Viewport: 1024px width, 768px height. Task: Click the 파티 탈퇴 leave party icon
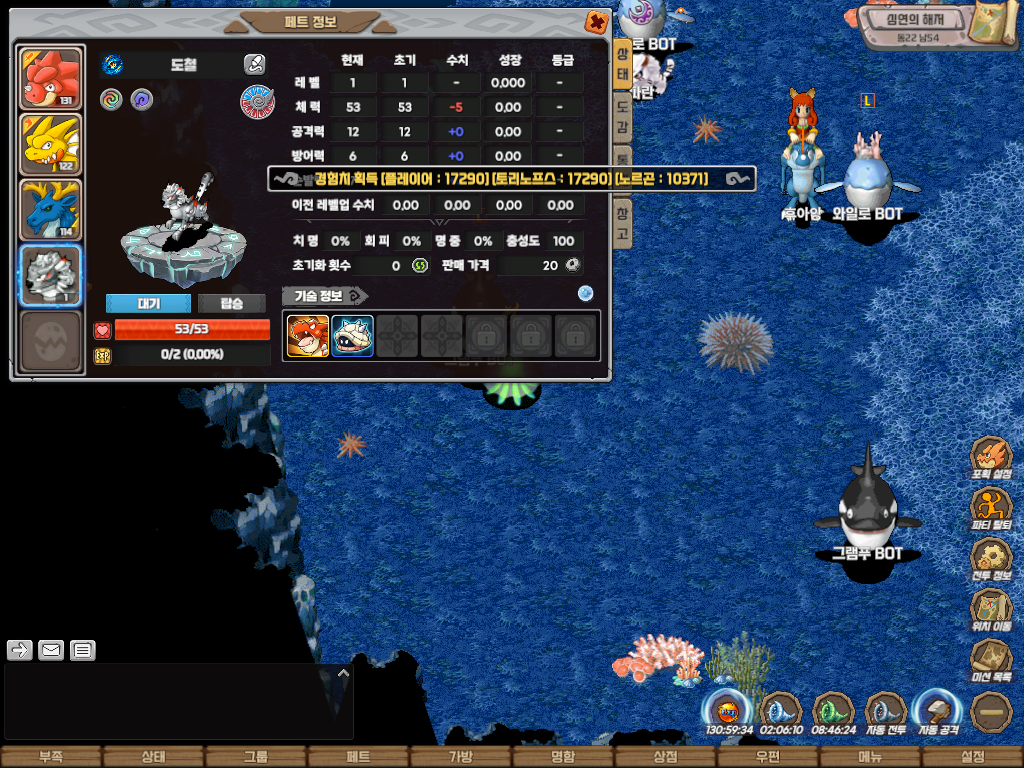(x=991, y=508)
